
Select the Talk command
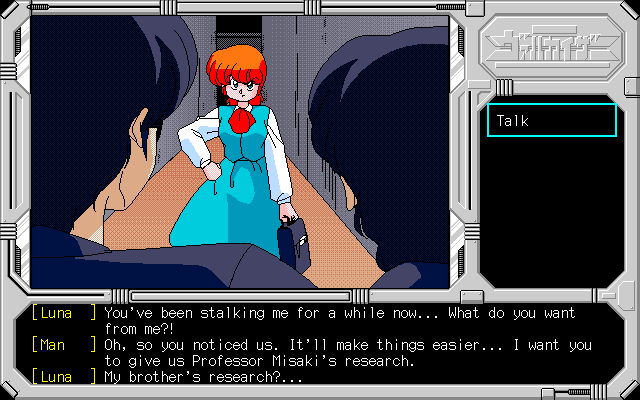coord(551,121)
